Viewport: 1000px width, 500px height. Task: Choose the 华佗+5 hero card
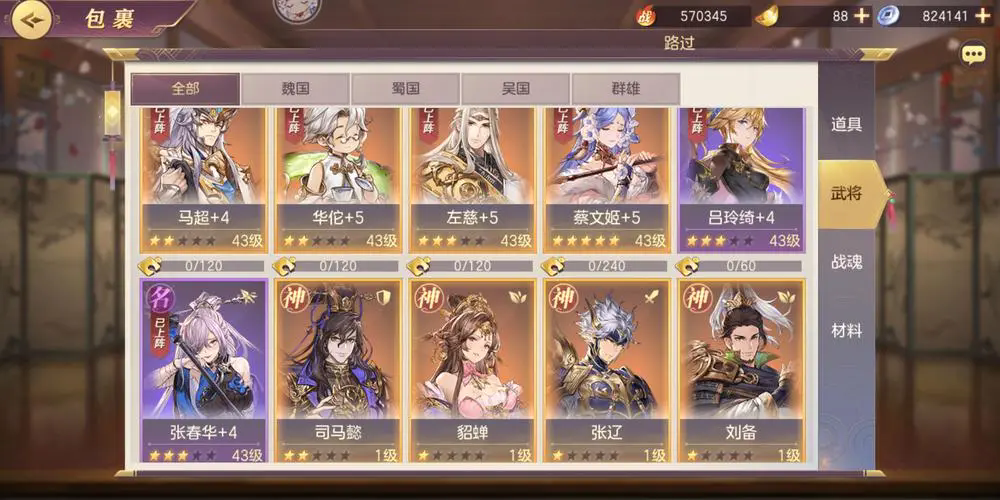338,177
